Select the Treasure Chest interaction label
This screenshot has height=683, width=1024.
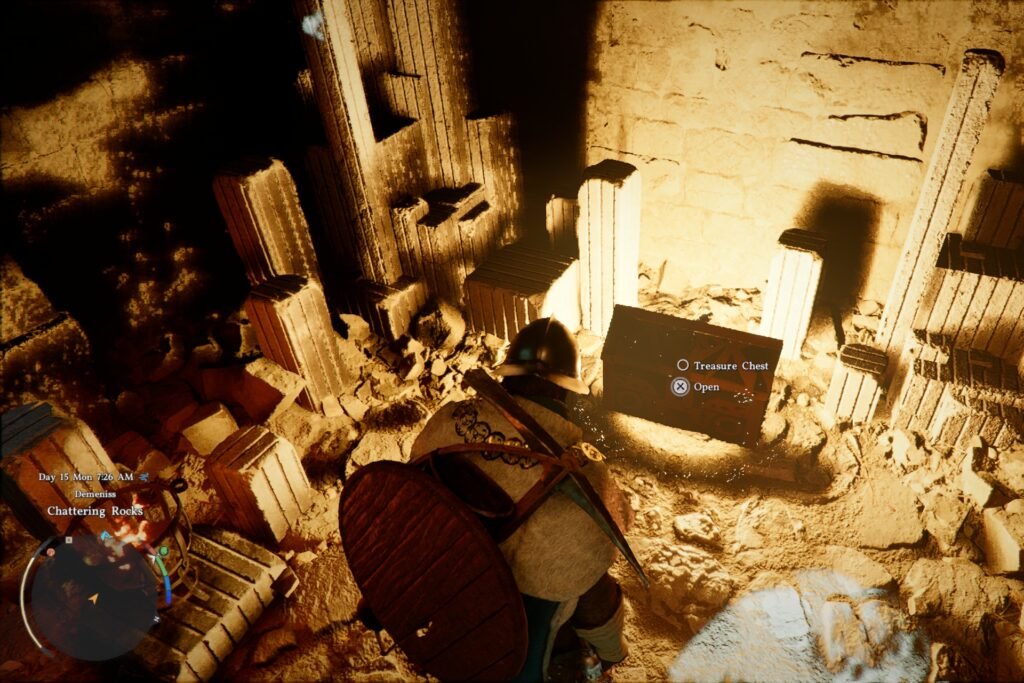click(731, 366)
